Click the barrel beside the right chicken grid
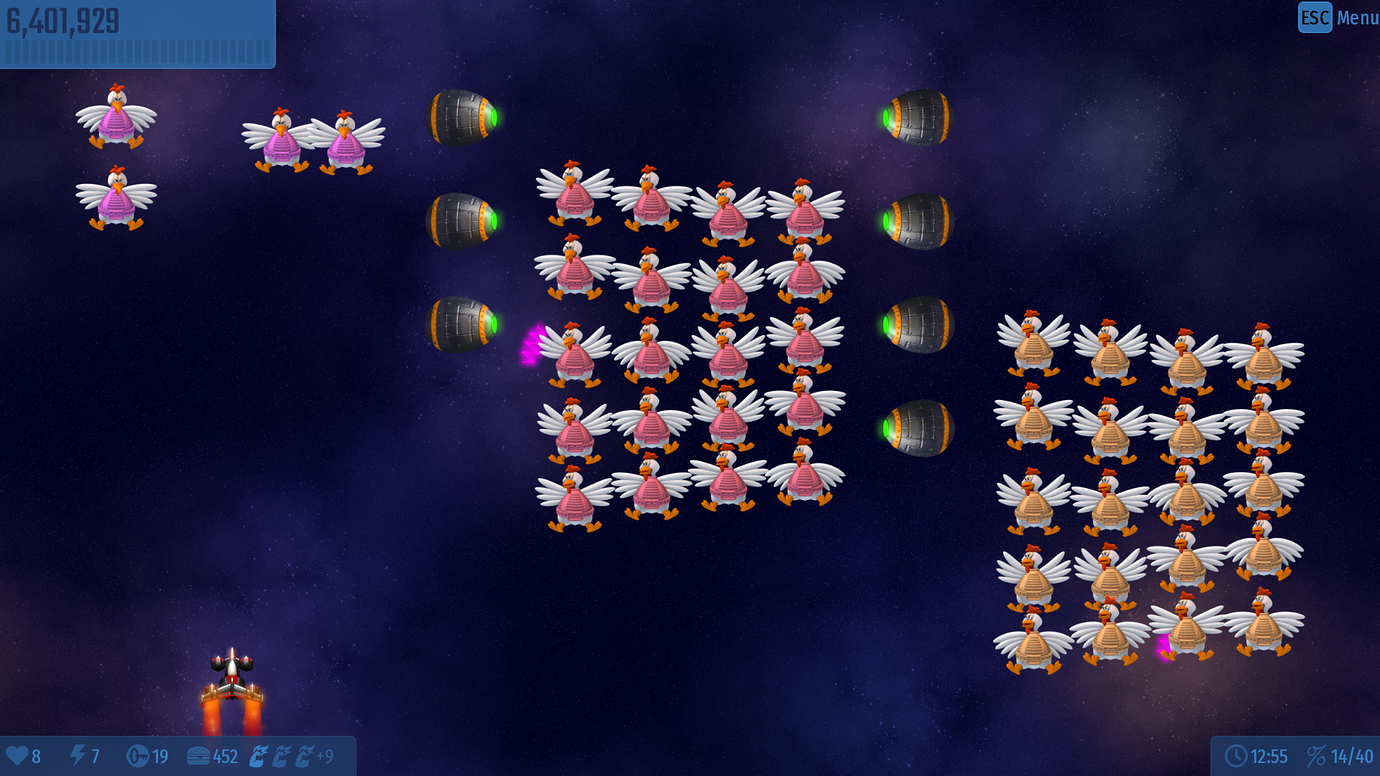This screenshot has width=1380, height=776. (x=917, y=428)
